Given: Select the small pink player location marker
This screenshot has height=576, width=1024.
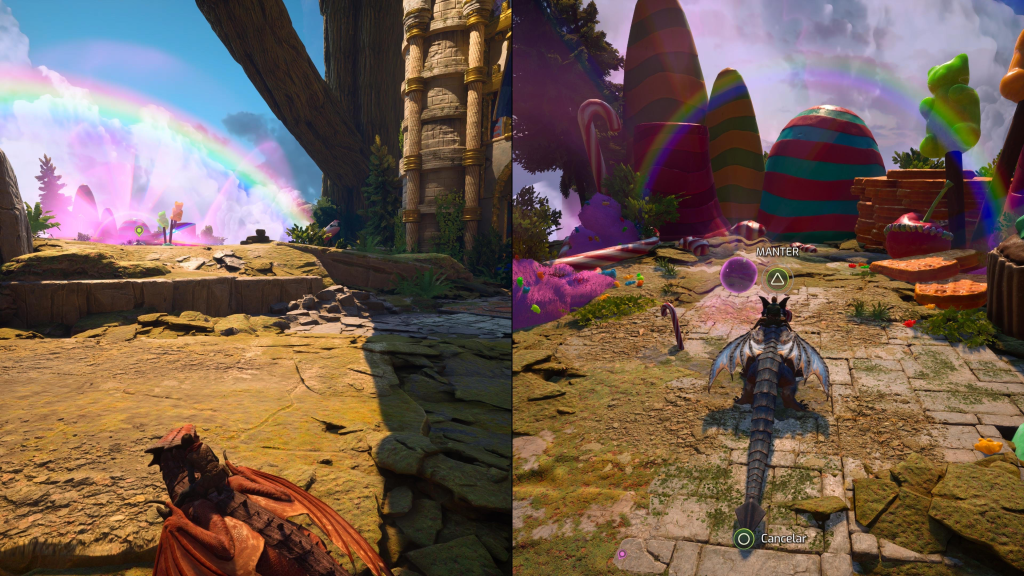Looking at the screenshot, I should coord(621,553).
